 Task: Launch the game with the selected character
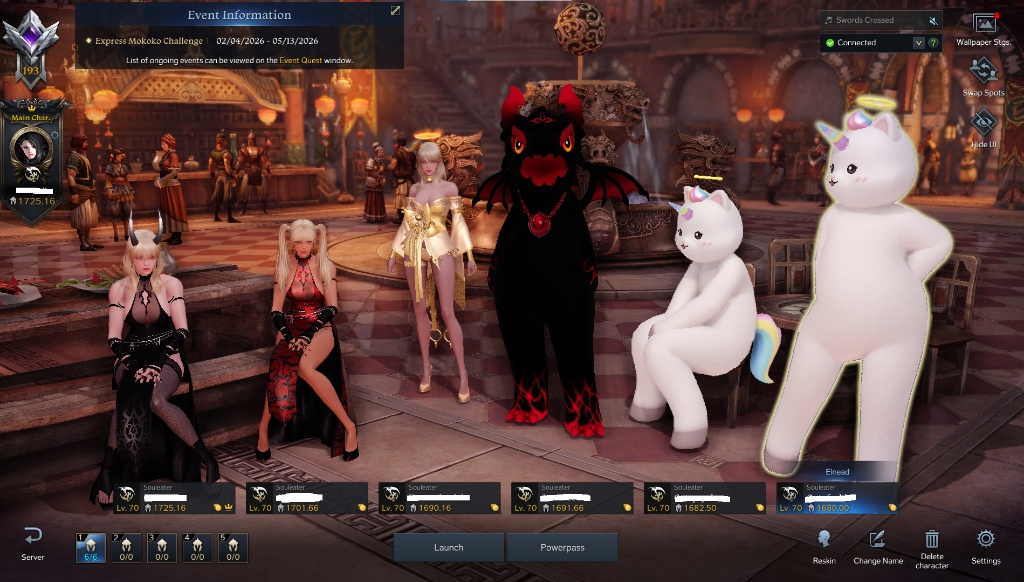449,547
